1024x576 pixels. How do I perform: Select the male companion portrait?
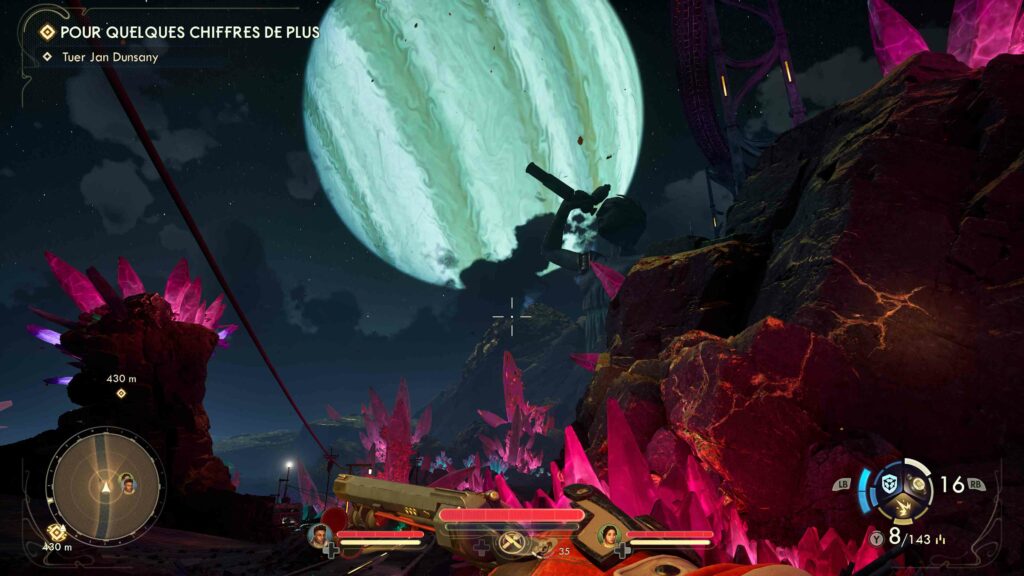(x=320, y=535)
